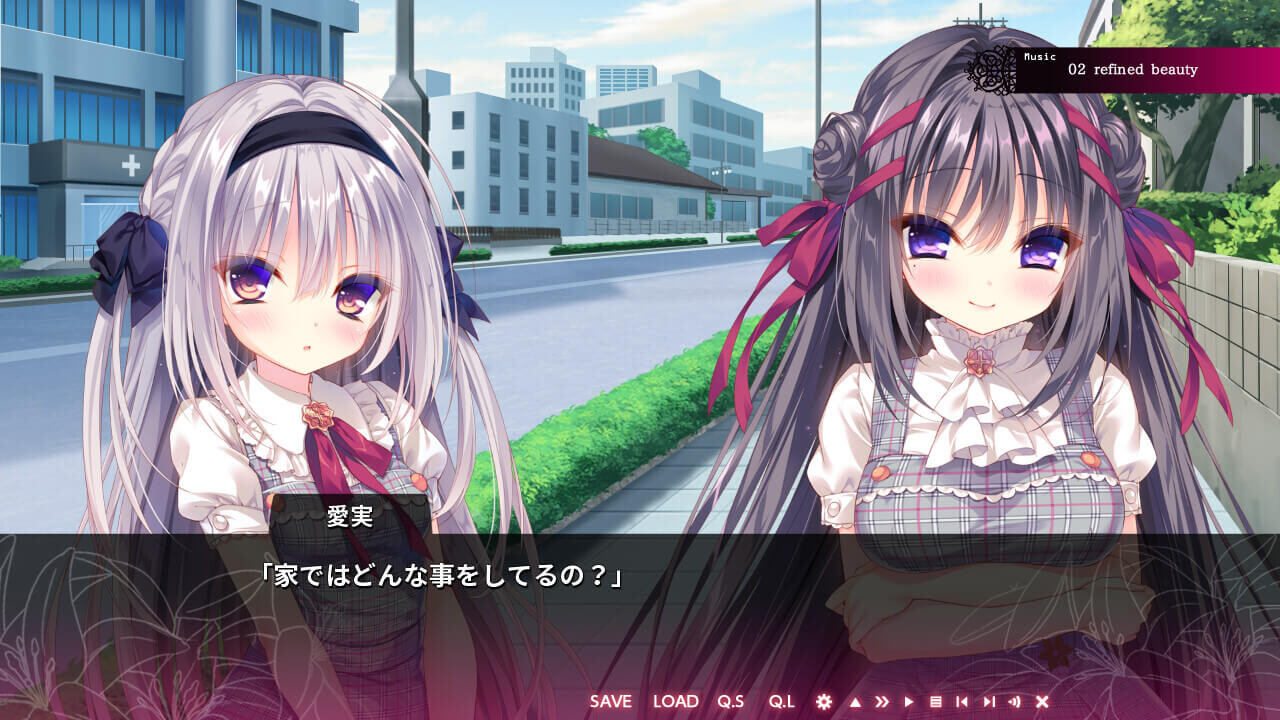This screenshot has width=1280, height=720.
Task: Open the settings with the gear icon
Action: 825,700
